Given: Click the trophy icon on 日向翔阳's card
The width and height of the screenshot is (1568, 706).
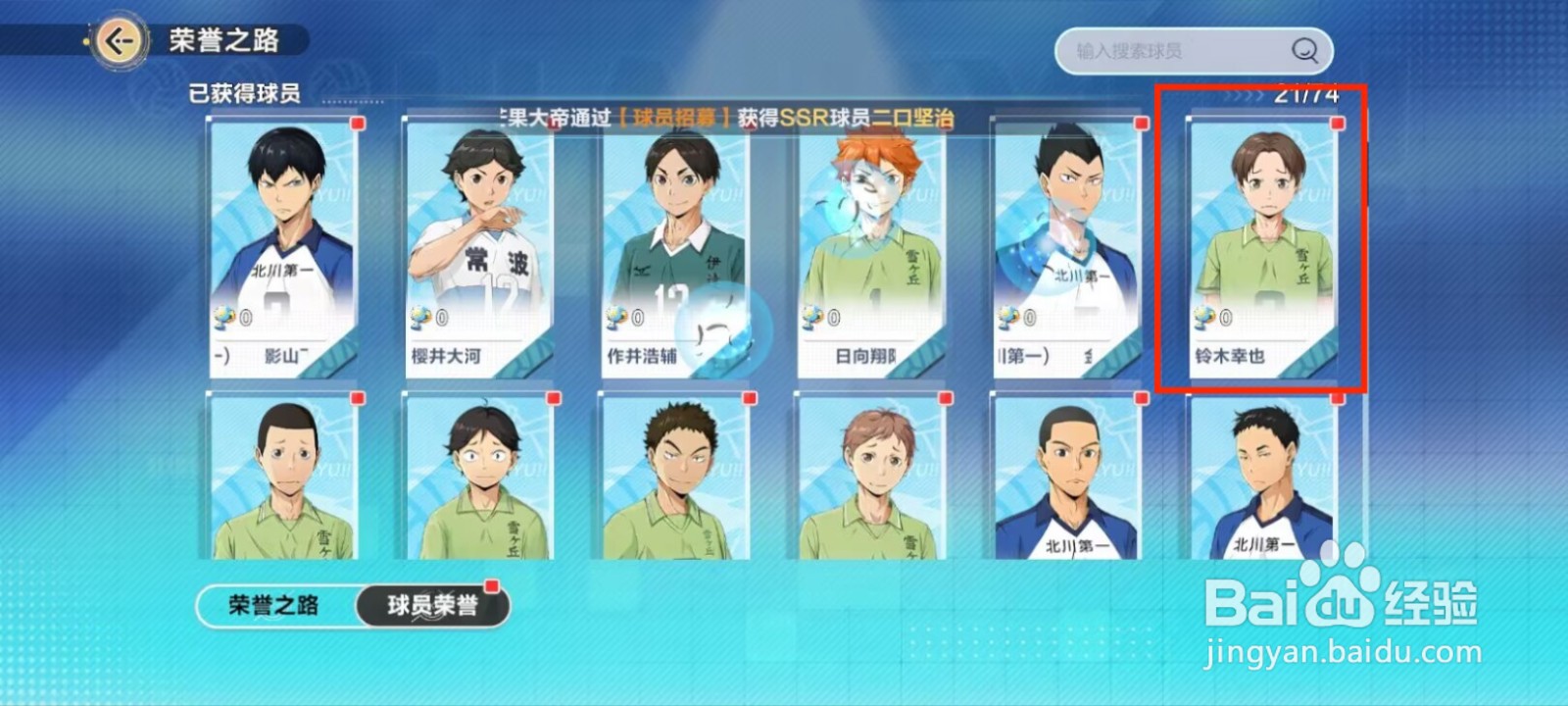Looking at the screenshot, I should coord(812,317).
